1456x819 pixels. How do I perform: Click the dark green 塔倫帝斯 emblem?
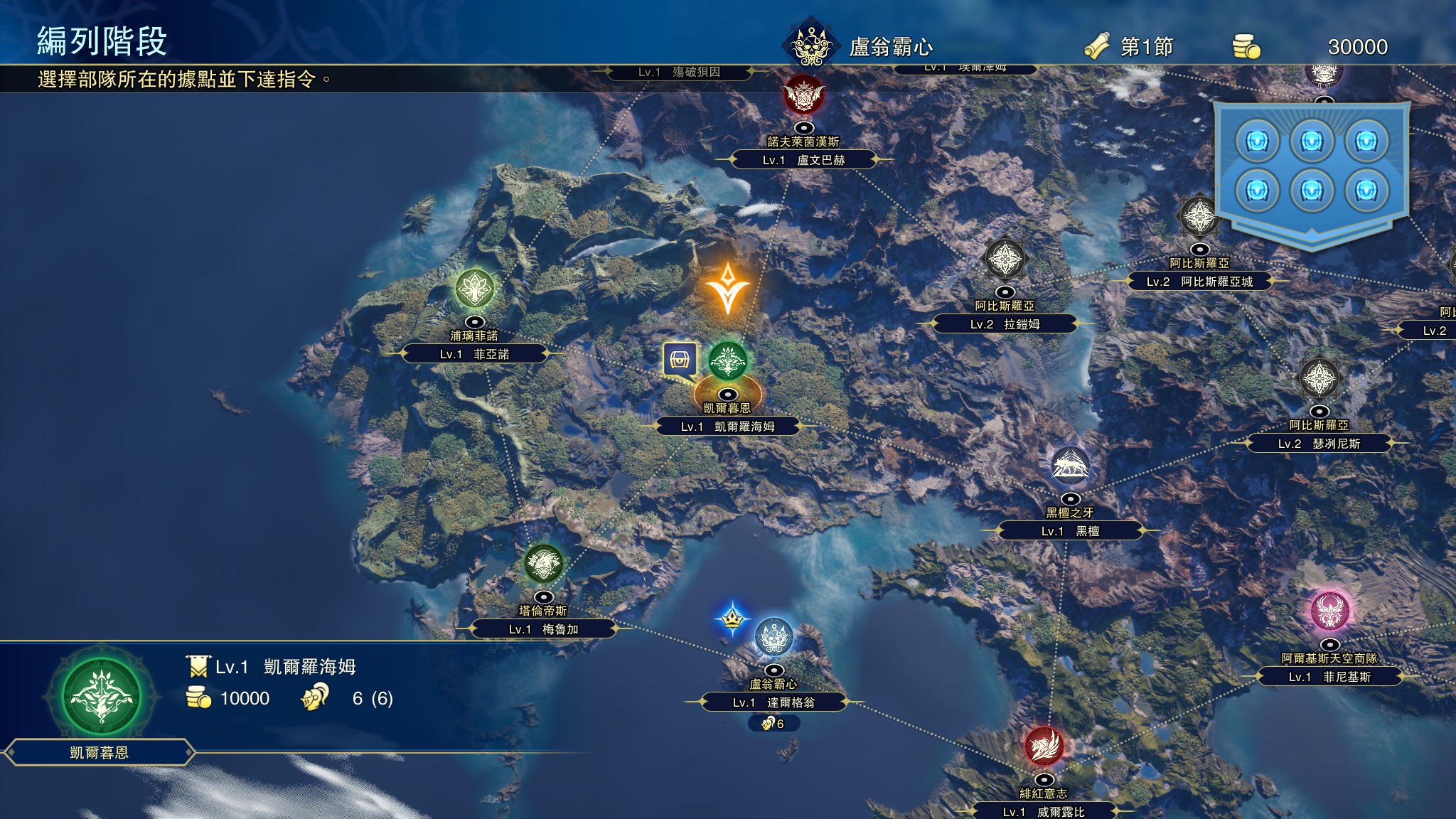[543, 564]
